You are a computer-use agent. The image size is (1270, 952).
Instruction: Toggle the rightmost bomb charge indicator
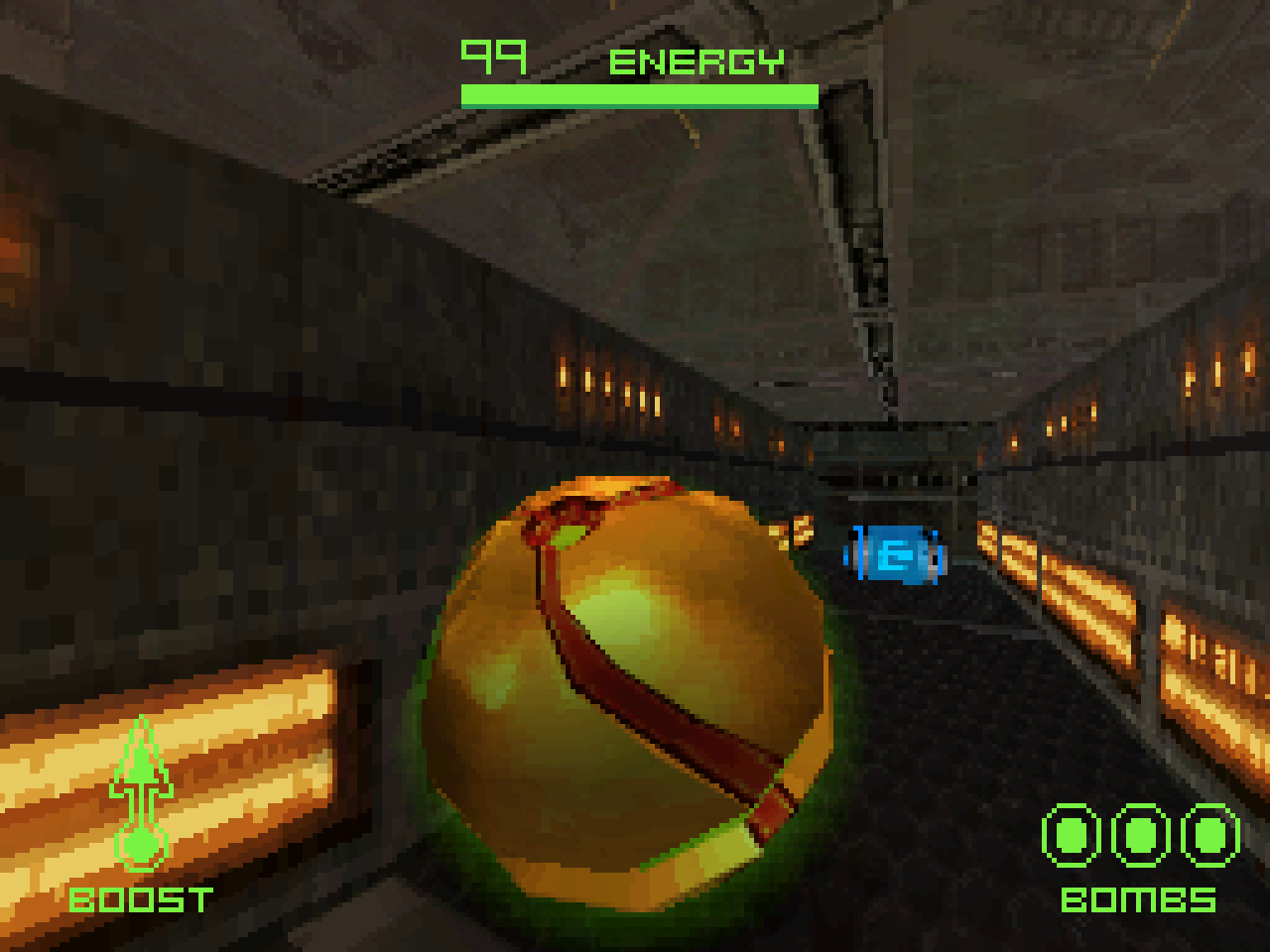[x=1206, y=837]
